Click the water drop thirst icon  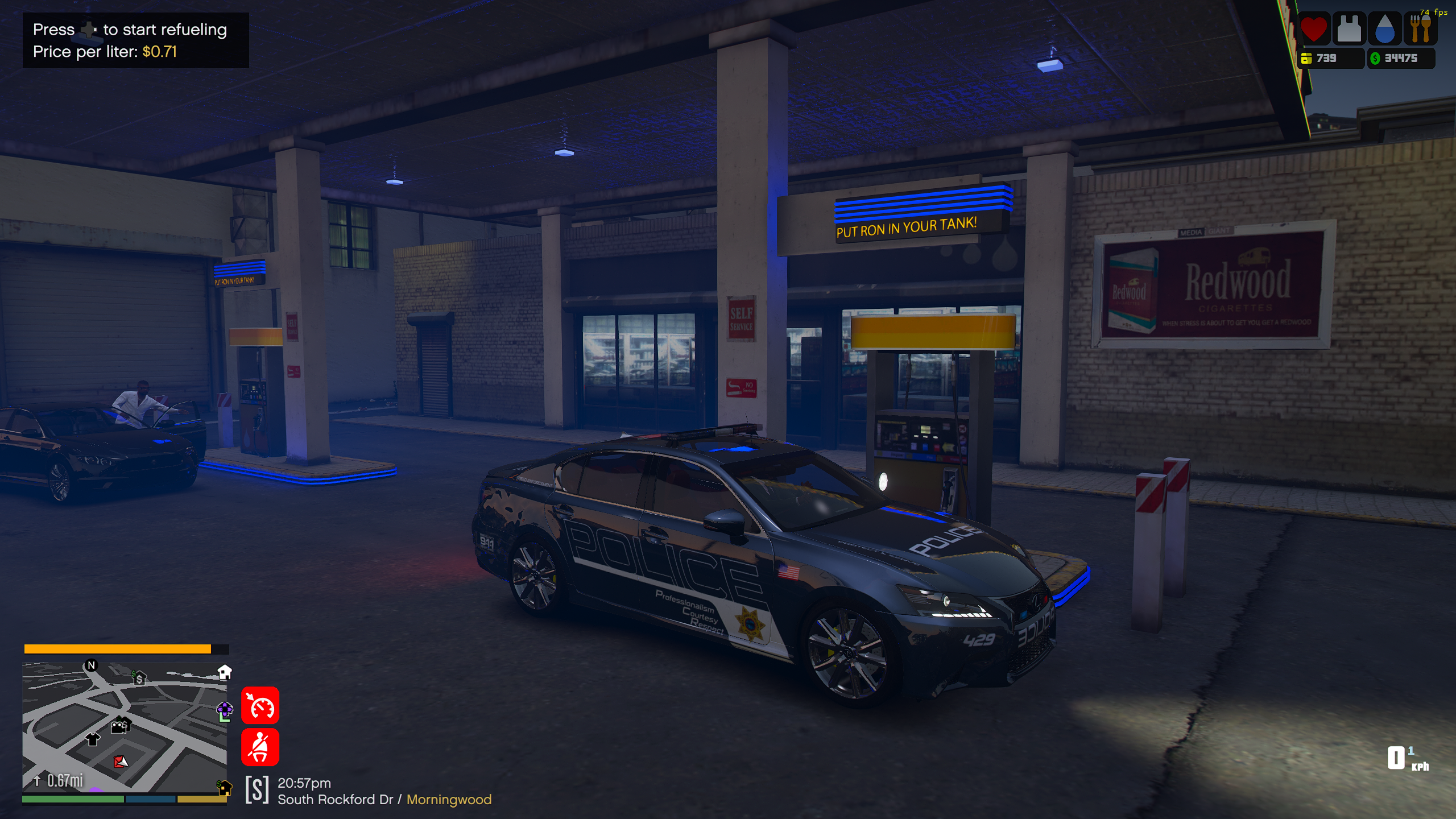1384,28
